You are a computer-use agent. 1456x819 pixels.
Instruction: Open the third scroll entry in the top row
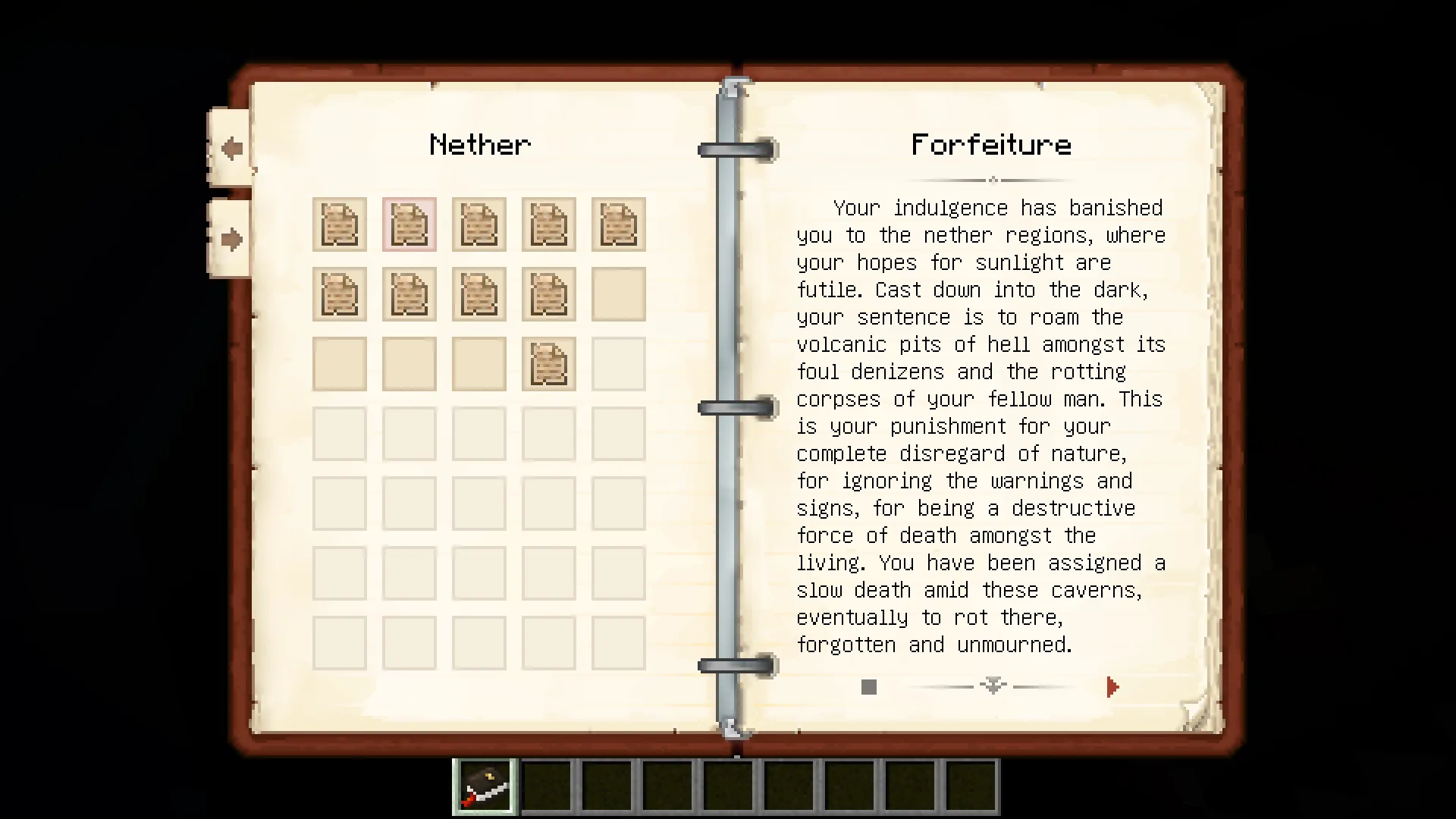click(479, 224)
